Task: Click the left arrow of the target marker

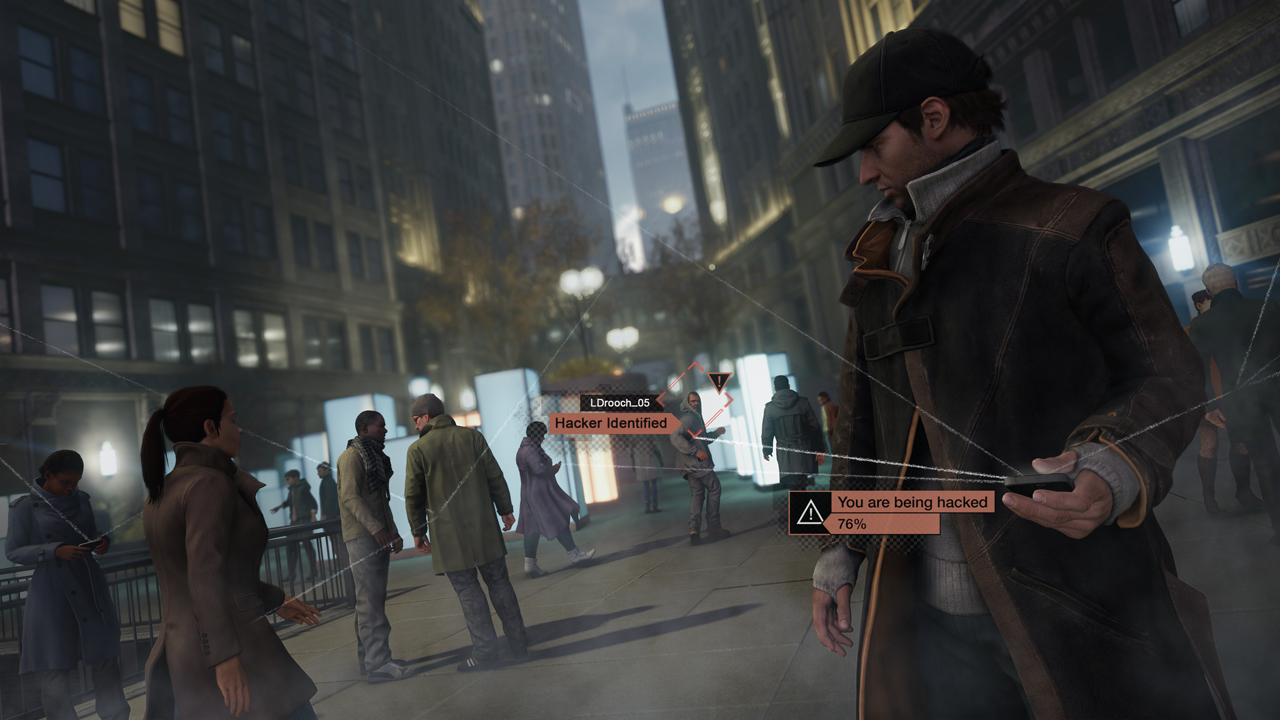Action: click(662, 399)
